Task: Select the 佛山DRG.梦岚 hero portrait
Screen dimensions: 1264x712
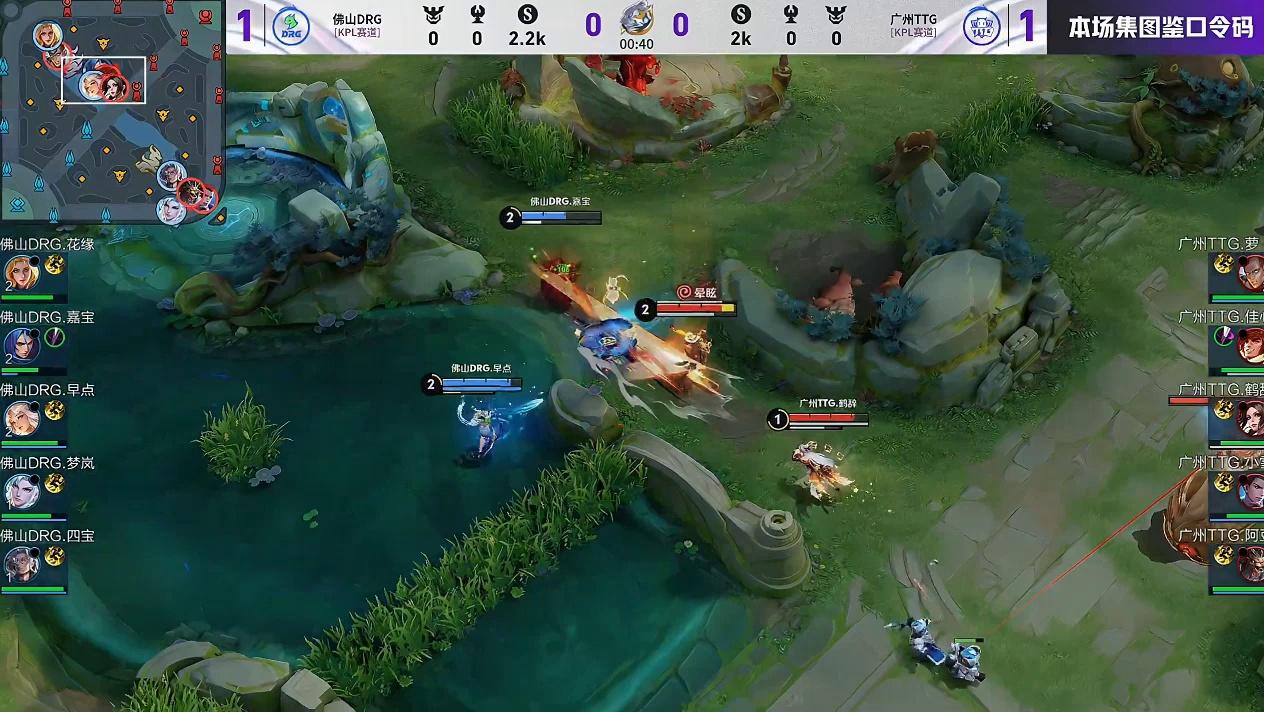Action: pos(19,491)
